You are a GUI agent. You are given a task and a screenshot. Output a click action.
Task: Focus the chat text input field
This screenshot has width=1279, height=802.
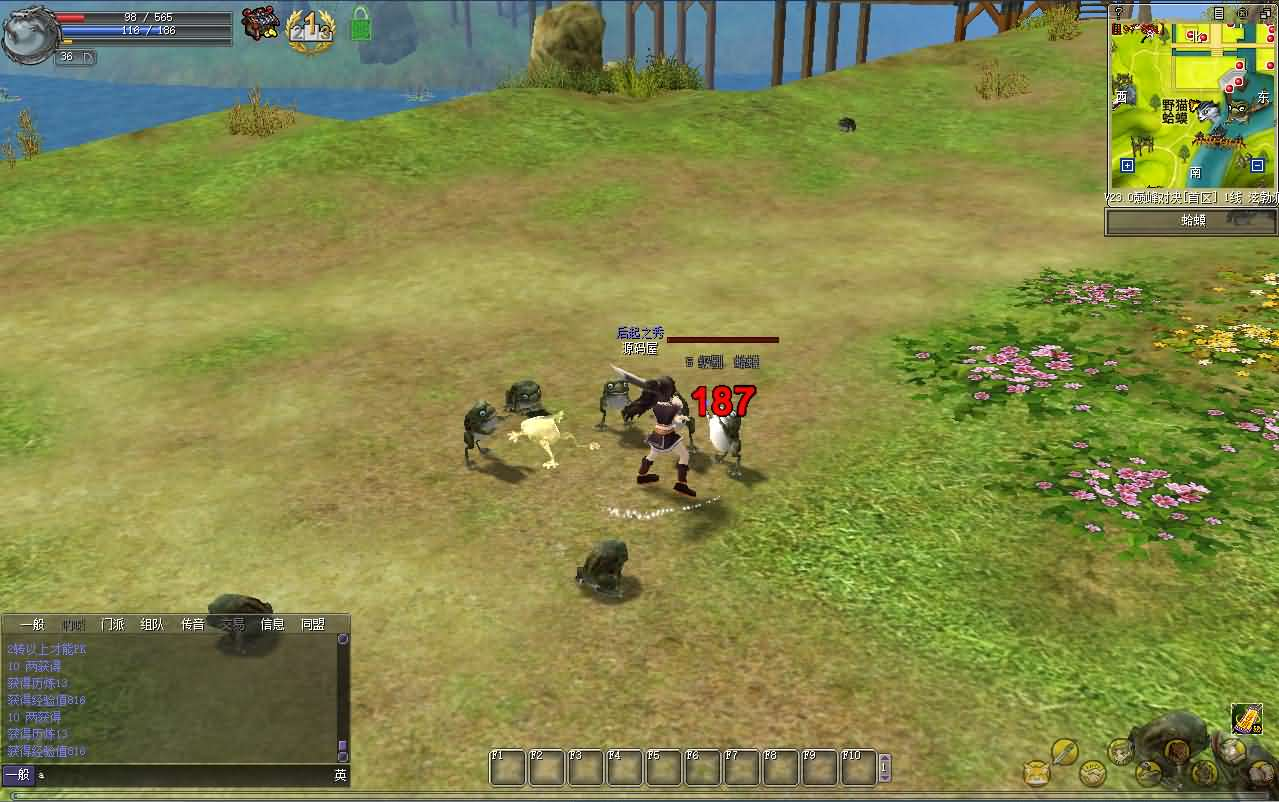(185, 775)
